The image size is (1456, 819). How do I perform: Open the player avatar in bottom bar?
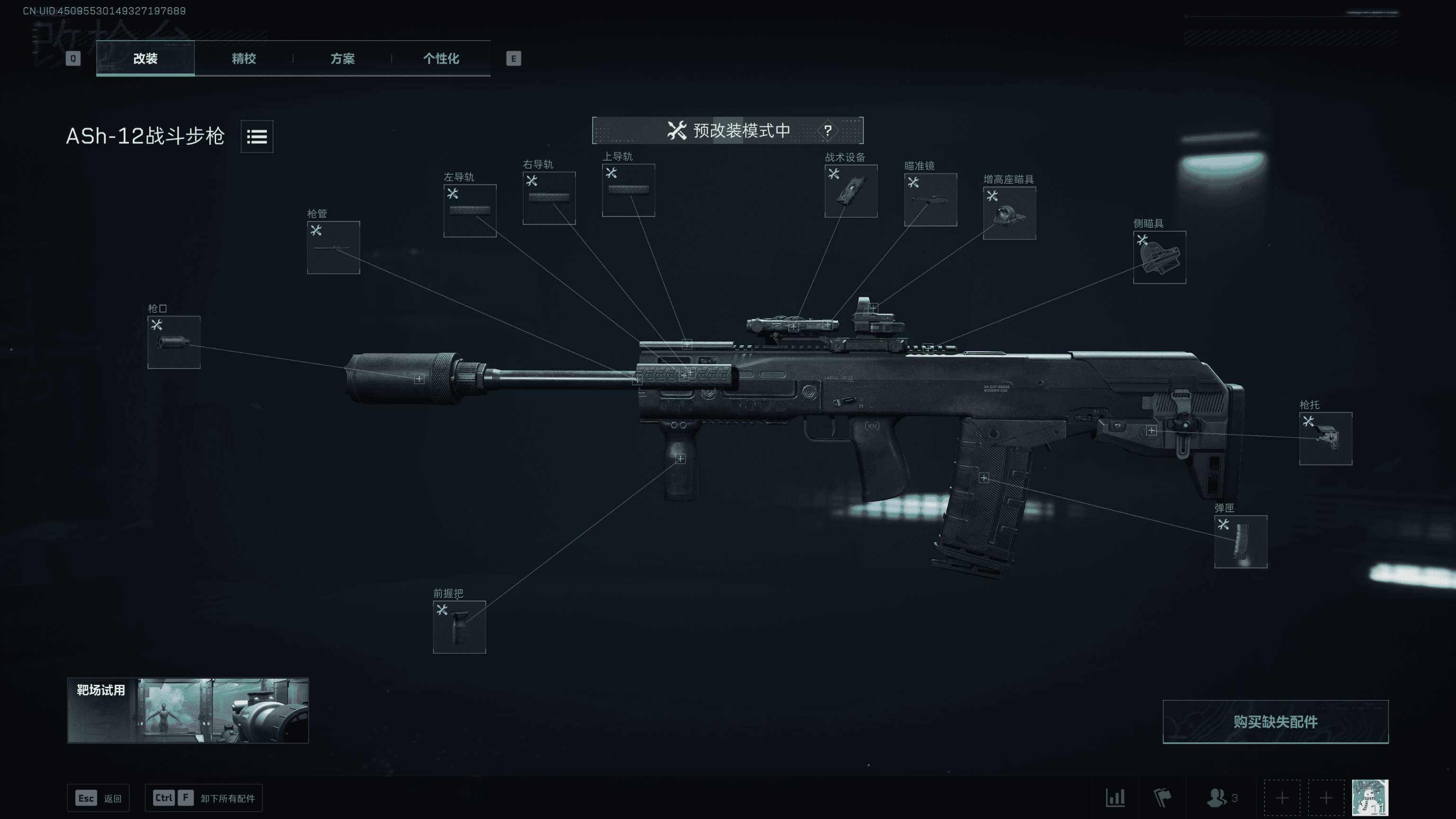coord(1370,798)
